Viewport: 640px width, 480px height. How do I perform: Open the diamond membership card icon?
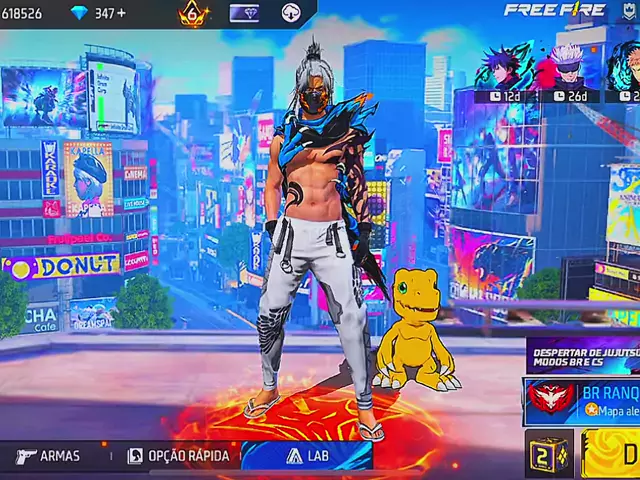[x=245, y=14]
